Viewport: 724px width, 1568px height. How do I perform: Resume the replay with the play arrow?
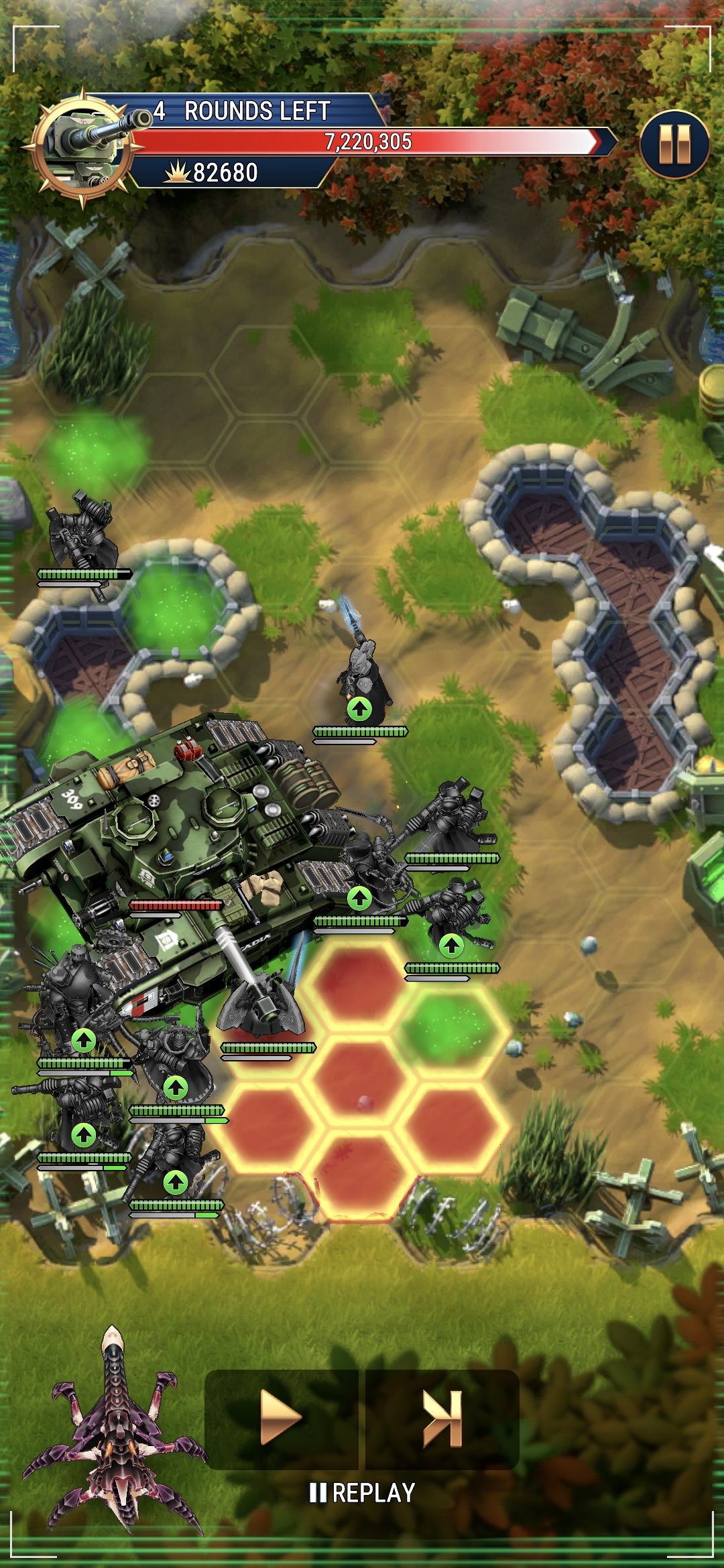(281, 1419)
